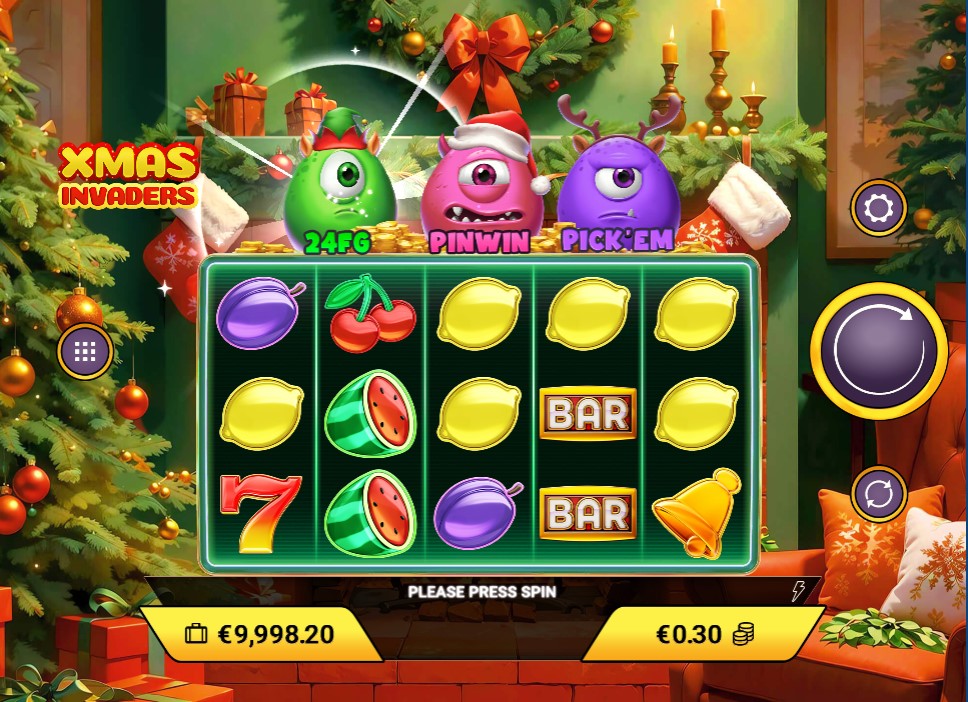
Task: Spin the reels with the big purple button
Action: [x=878, y=351]
